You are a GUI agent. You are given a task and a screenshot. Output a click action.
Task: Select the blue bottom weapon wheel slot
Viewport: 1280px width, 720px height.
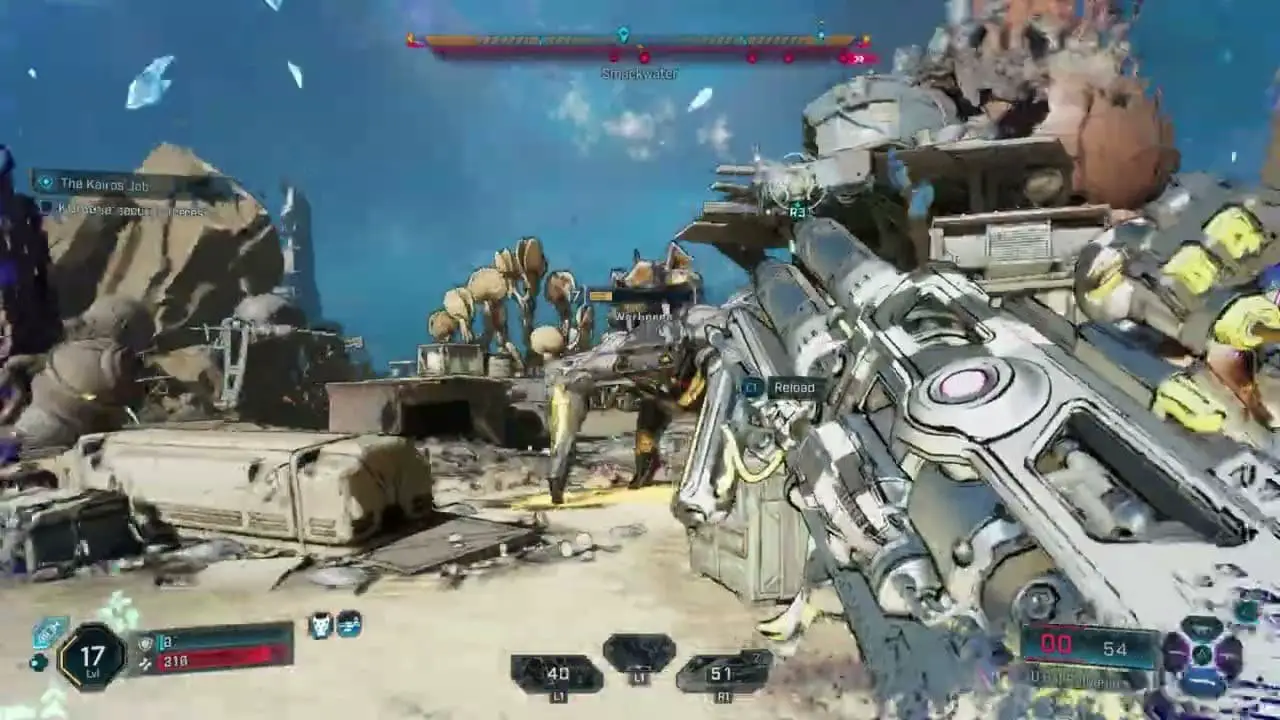tap(1204, 682)
